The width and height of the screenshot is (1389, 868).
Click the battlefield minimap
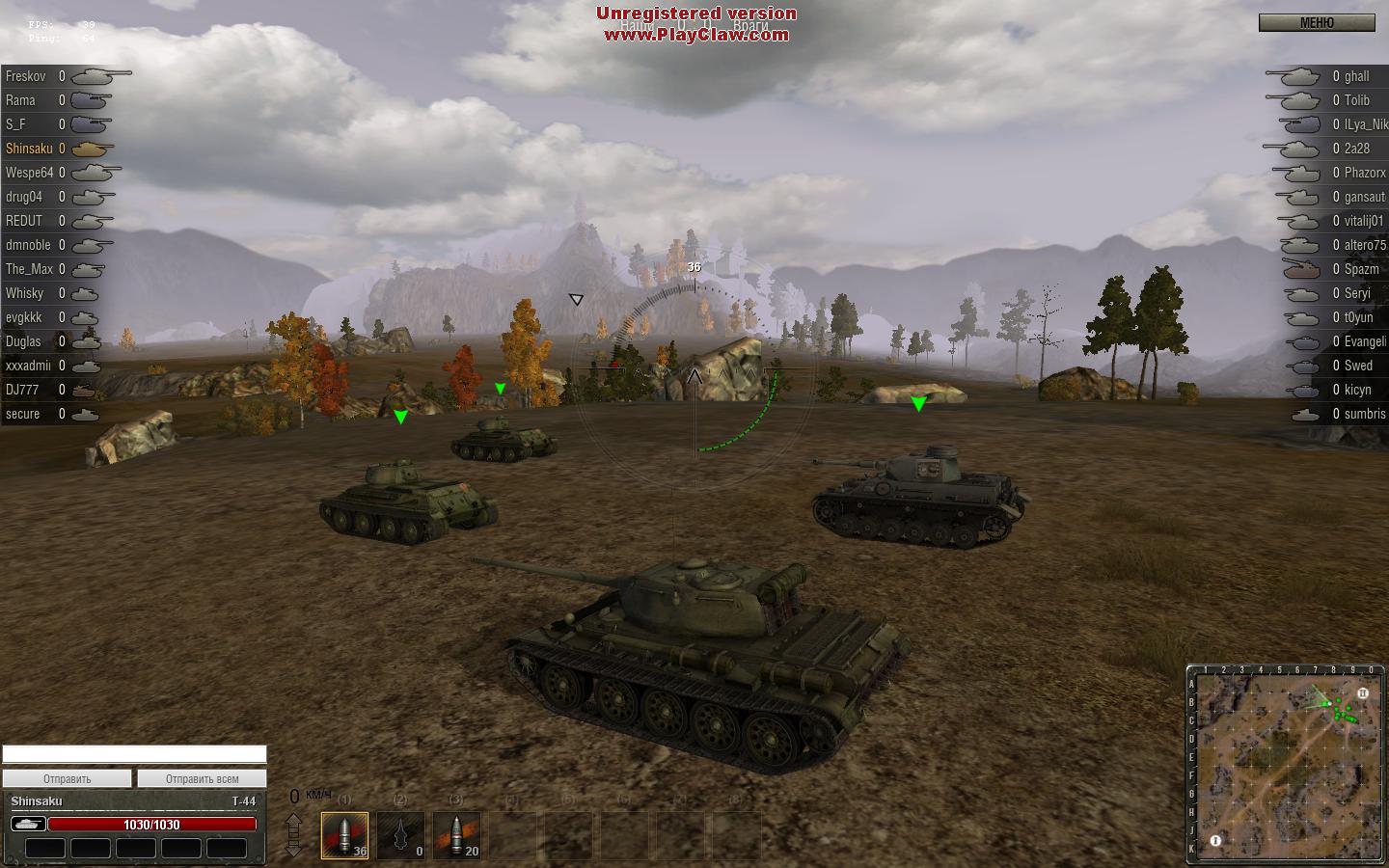[1286, 763]
